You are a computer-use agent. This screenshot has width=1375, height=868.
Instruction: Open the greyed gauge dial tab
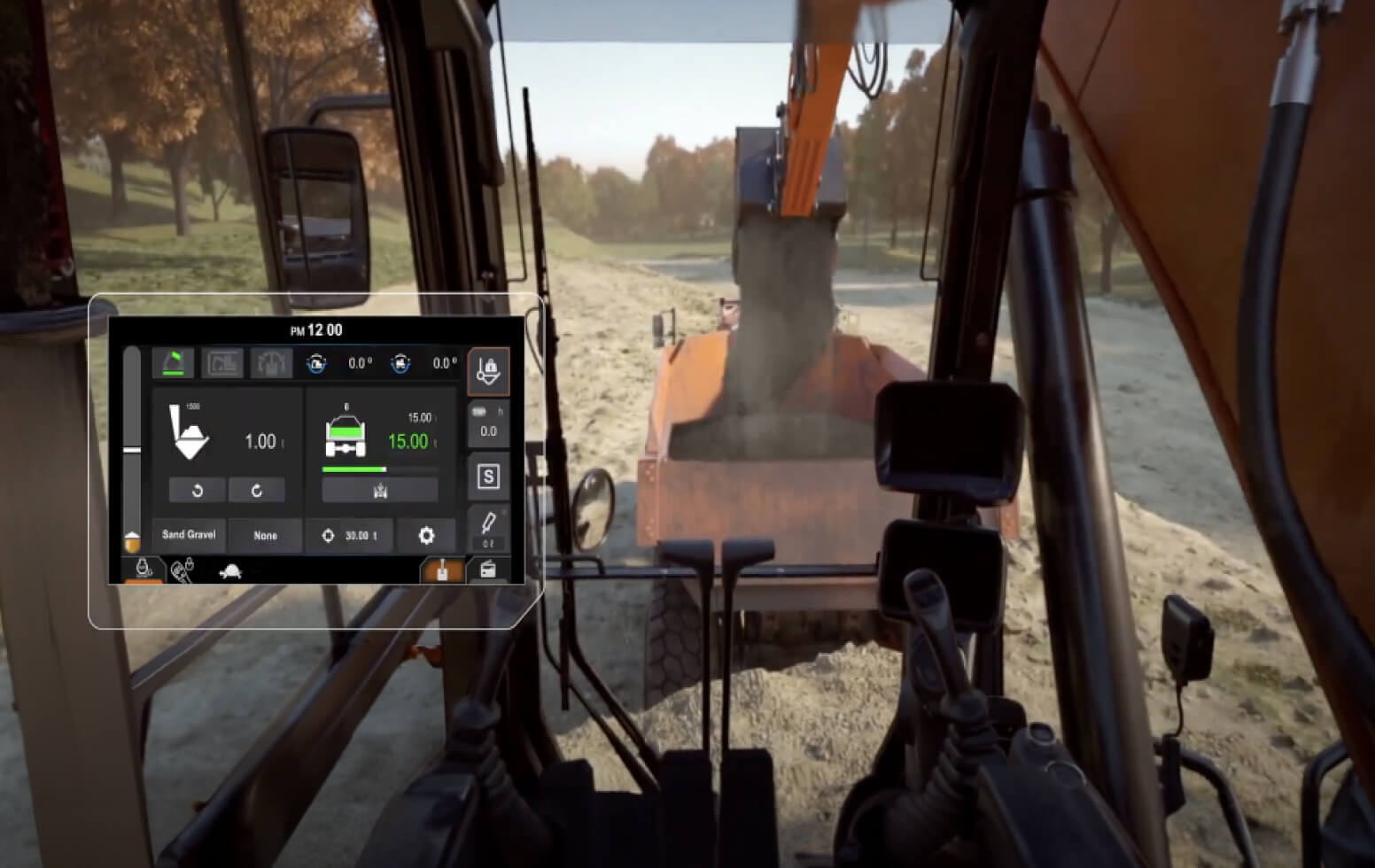pos(271,362)
